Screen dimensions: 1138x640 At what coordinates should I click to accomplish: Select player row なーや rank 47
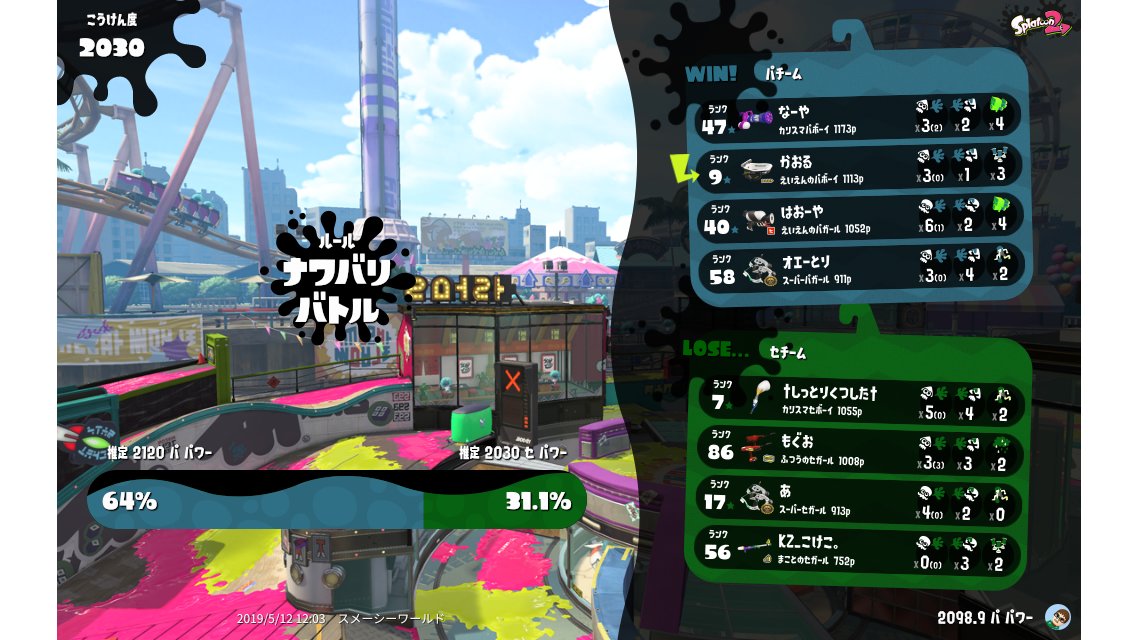[860, 116]
